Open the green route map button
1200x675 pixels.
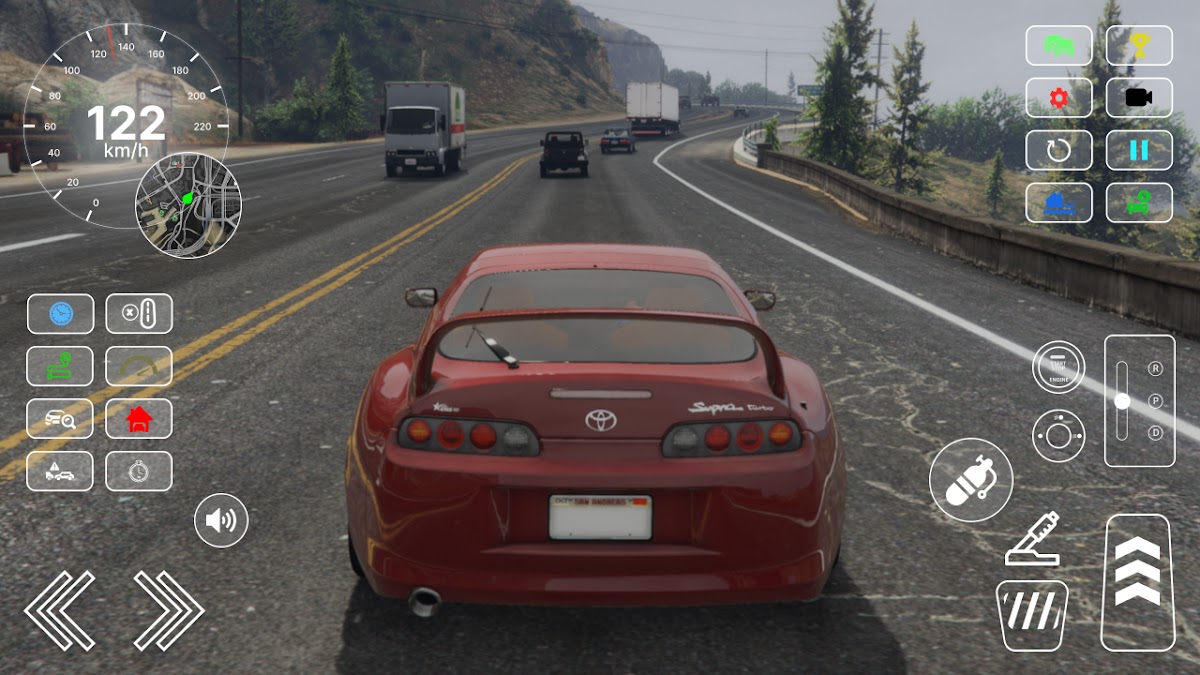(x=60, y=366)
